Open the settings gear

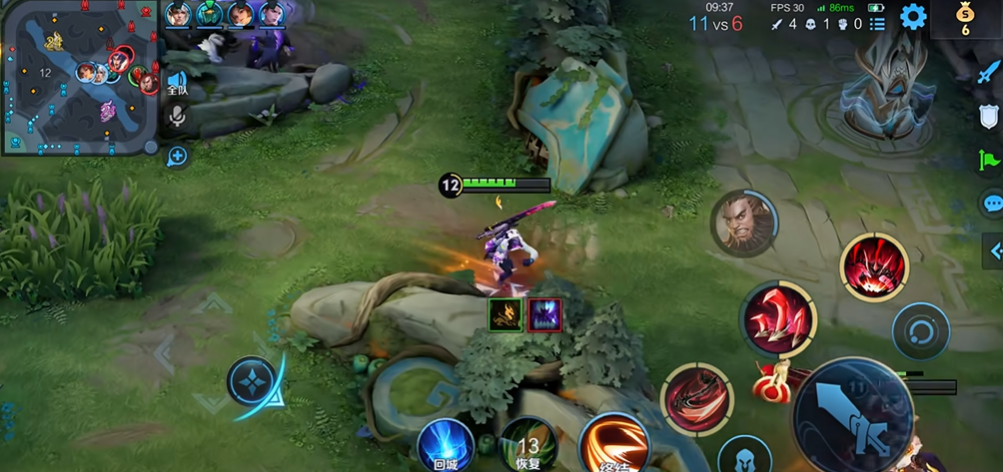point(913,16)
